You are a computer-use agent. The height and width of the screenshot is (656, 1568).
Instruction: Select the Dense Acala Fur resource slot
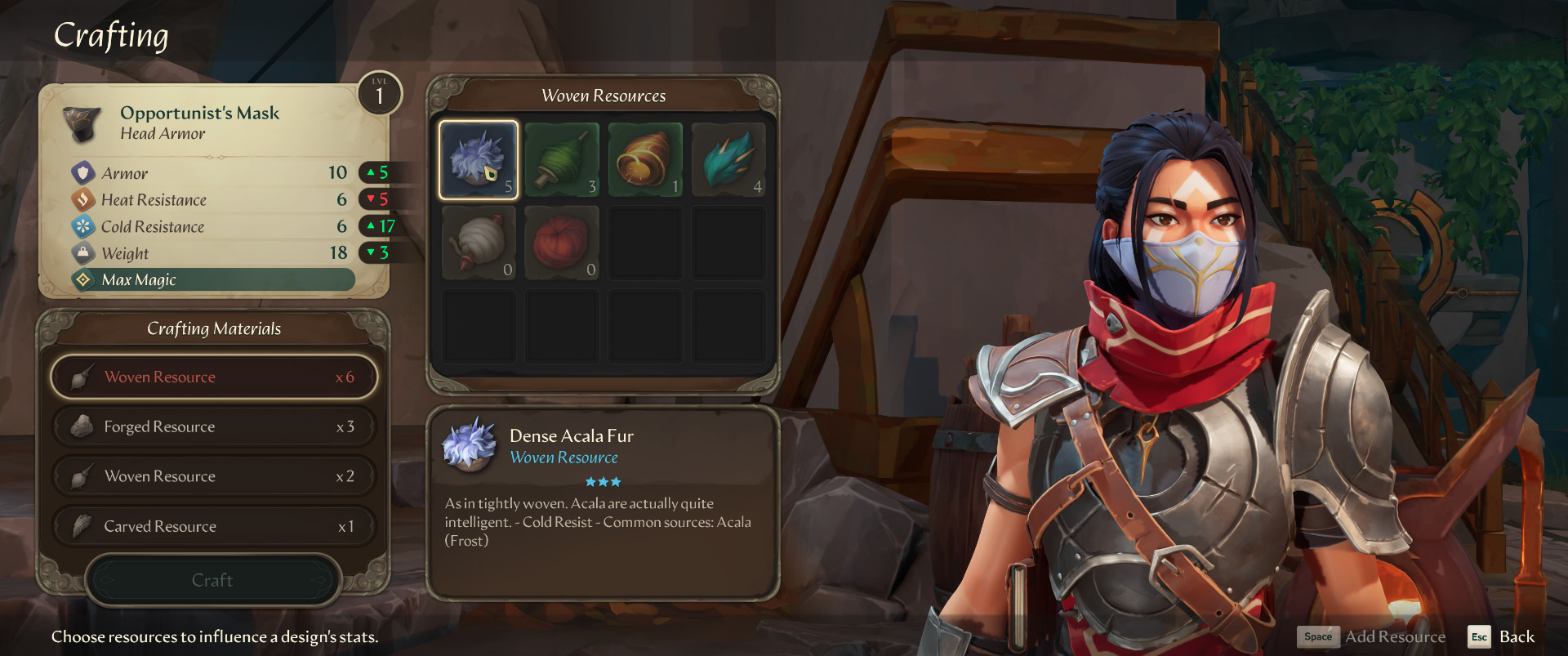(479, 160)
